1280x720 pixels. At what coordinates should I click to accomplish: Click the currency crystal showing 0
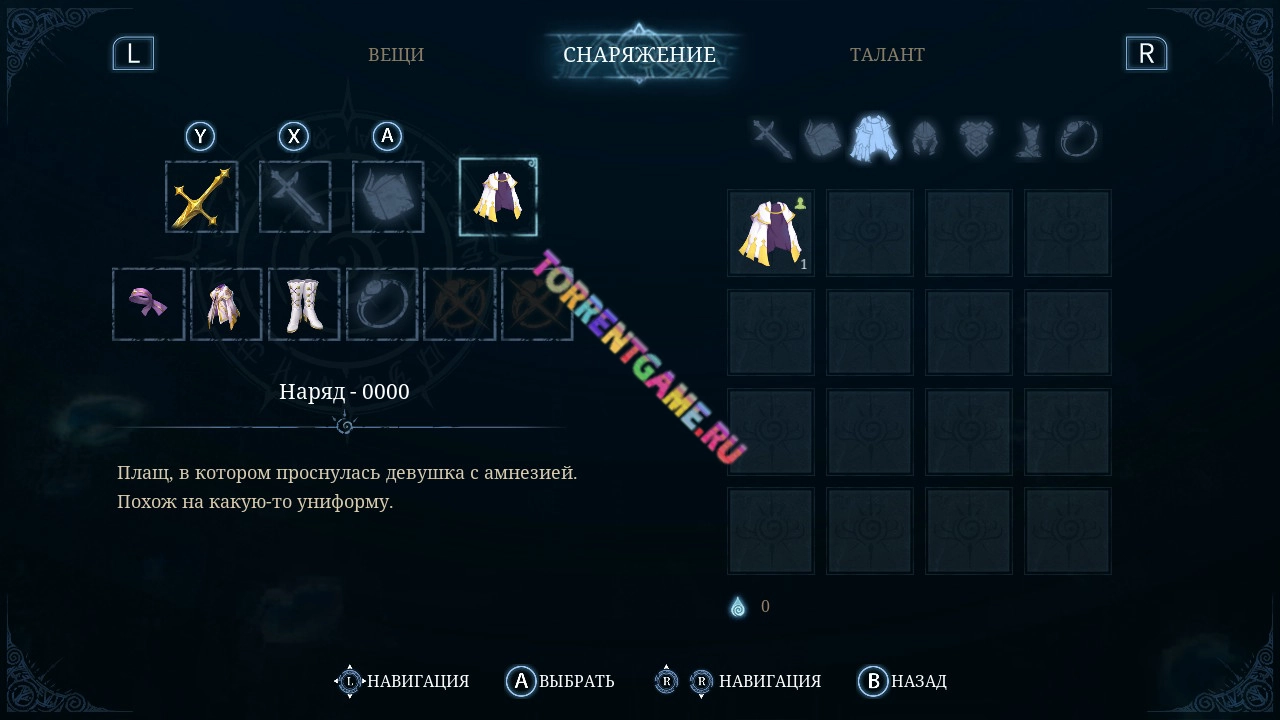coord(740,606)
